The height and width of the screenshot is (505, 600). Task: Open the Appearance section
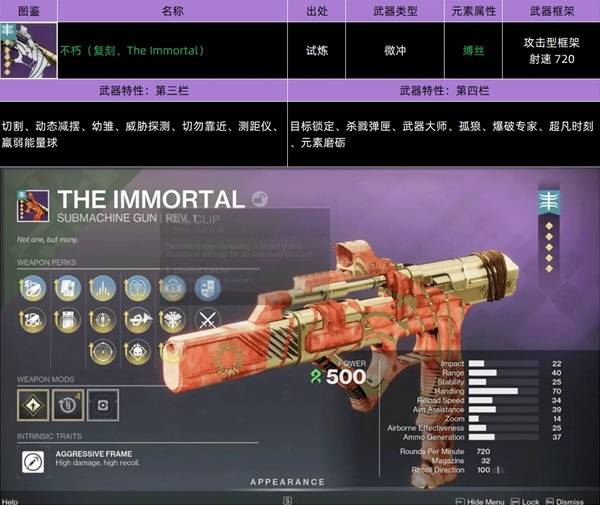[287, 482]
